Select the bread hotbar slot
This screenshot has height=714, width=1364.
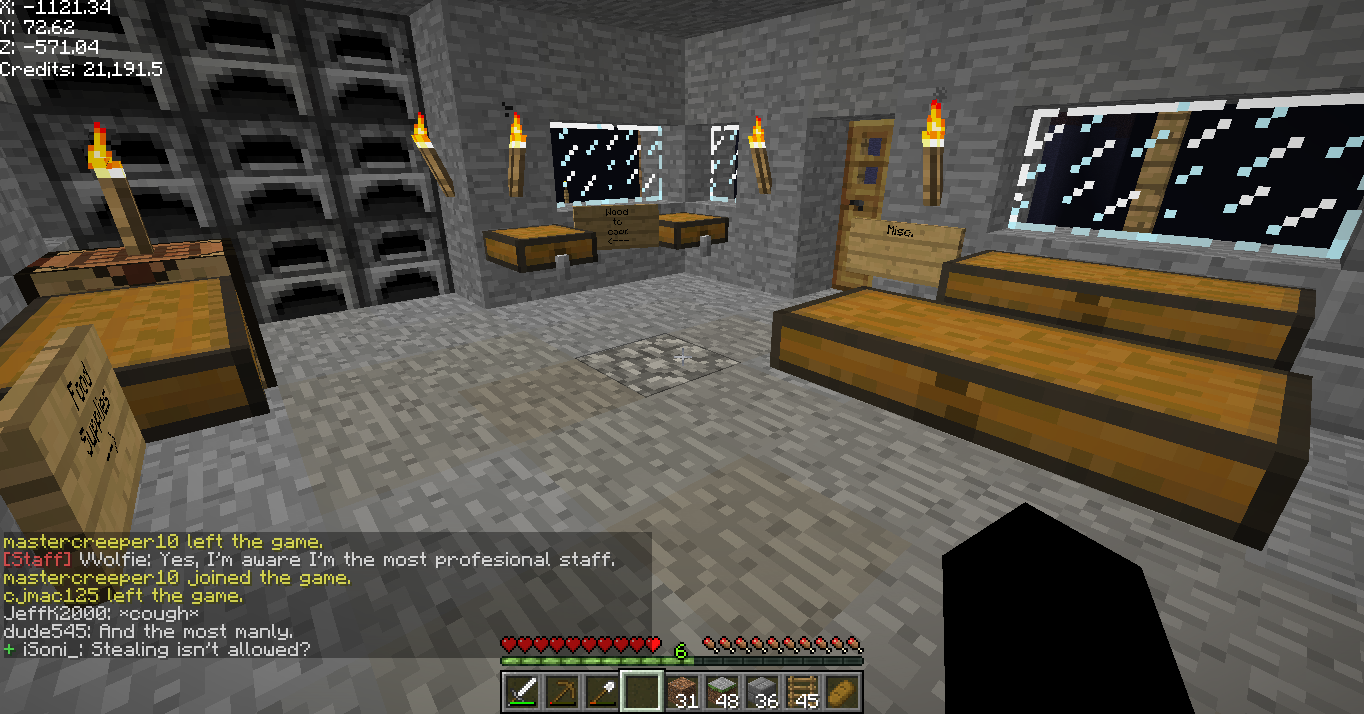click(x=842, y=690)
